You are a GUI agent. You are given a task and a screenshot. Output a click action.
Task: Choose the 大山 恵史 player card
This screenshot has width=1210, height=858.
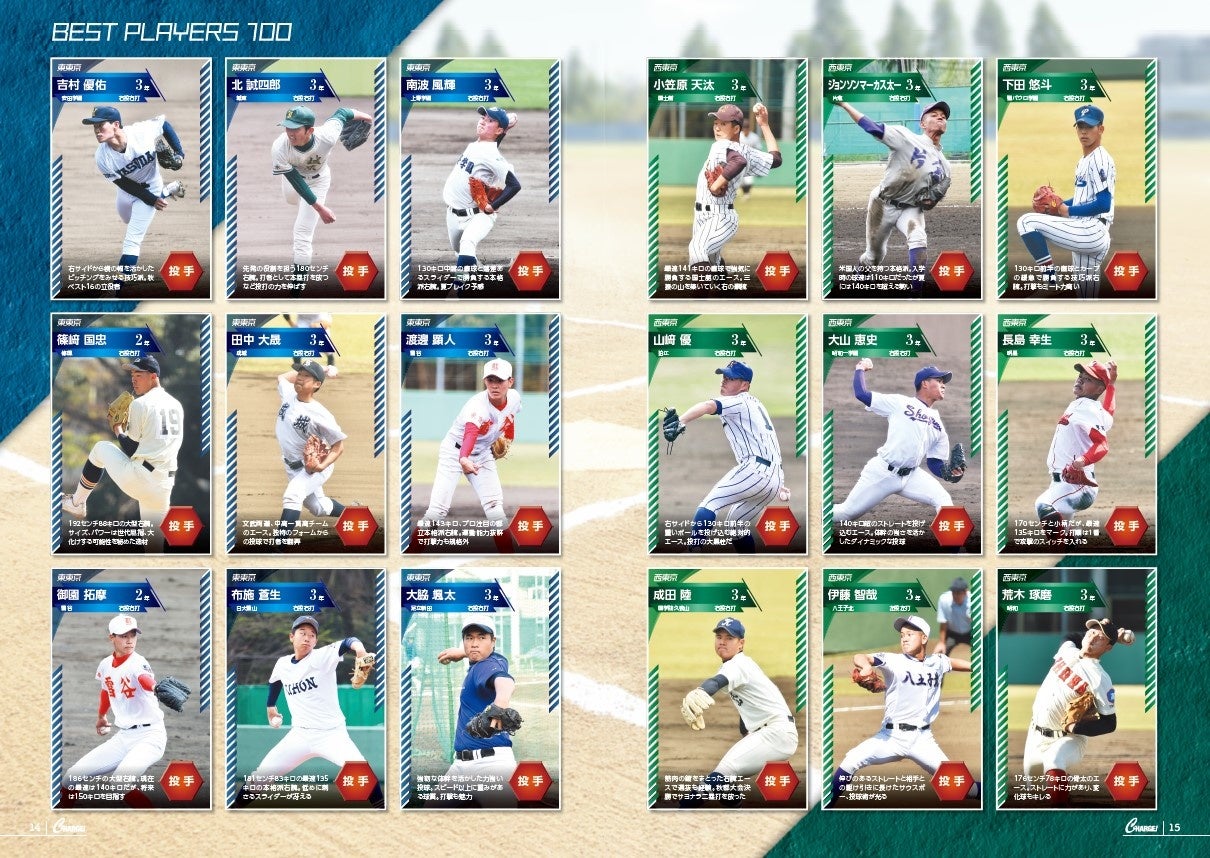(902, 434)
